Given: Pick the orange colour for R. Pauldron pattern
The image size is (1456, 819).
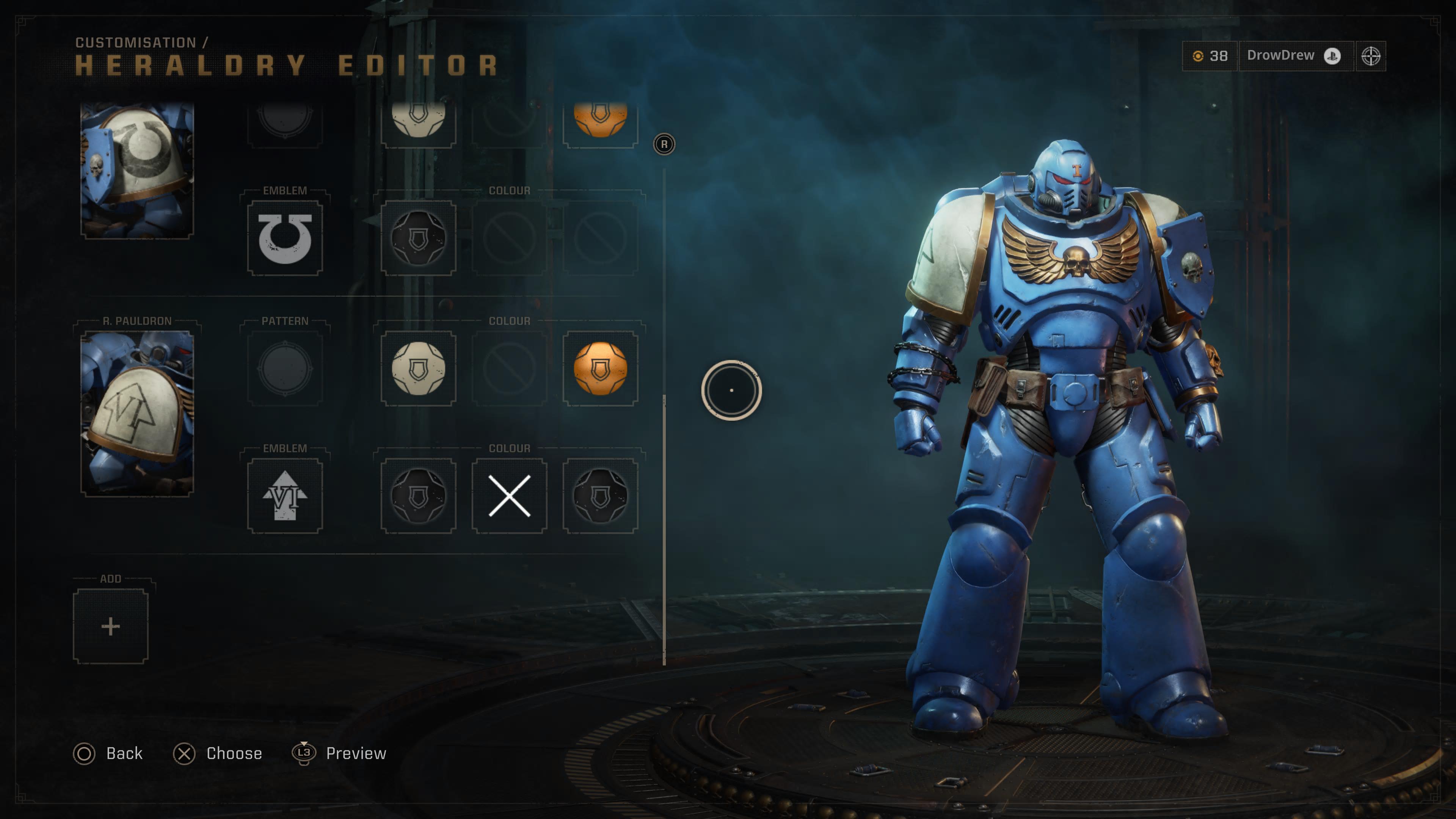Looking at the screenshot, I should pos(600,369).
